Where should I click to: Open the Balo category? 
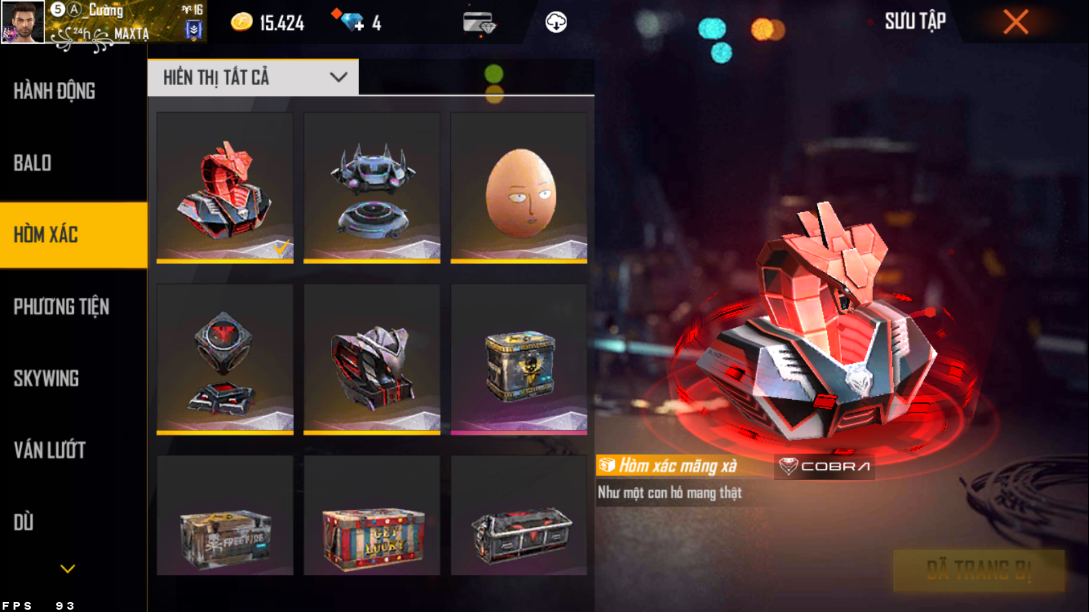tap(33, 163)
